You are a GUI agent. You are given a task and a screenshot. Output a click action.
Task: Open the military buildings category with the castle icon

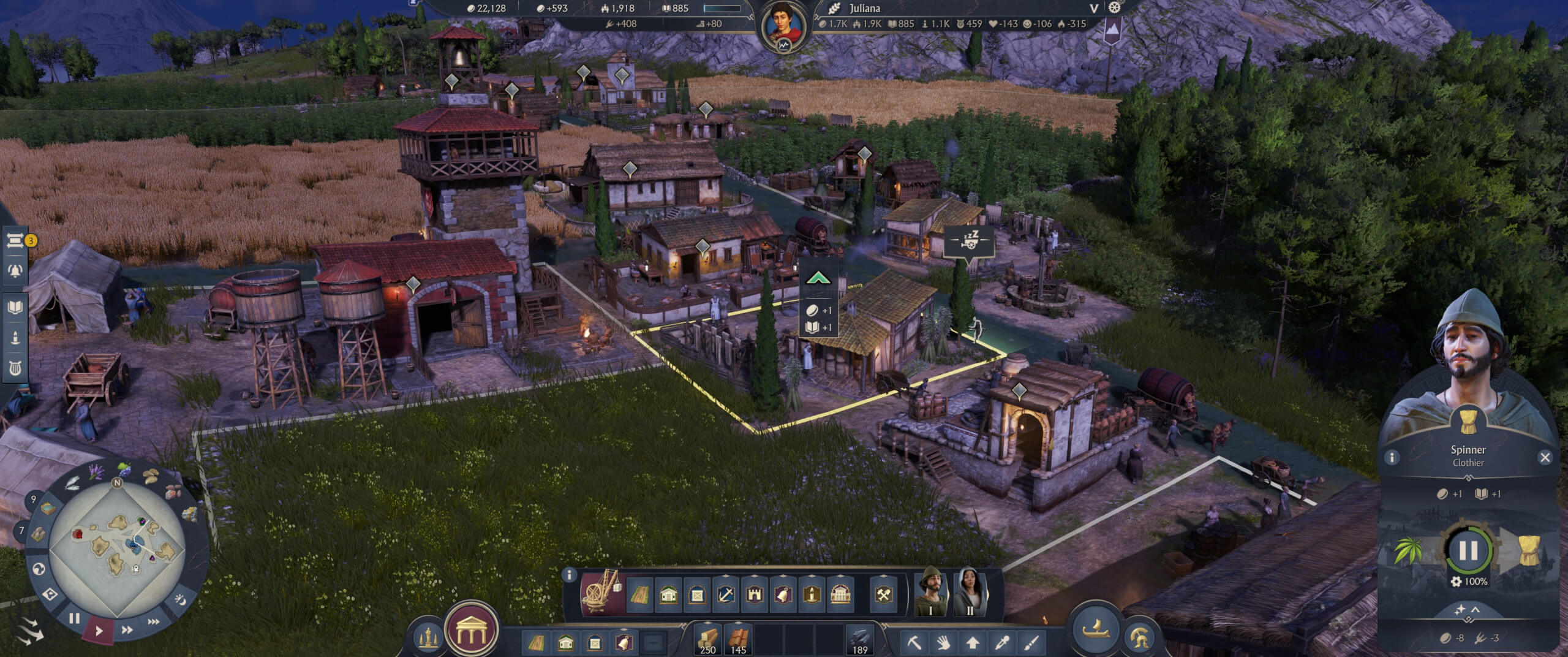coord(755,594)
